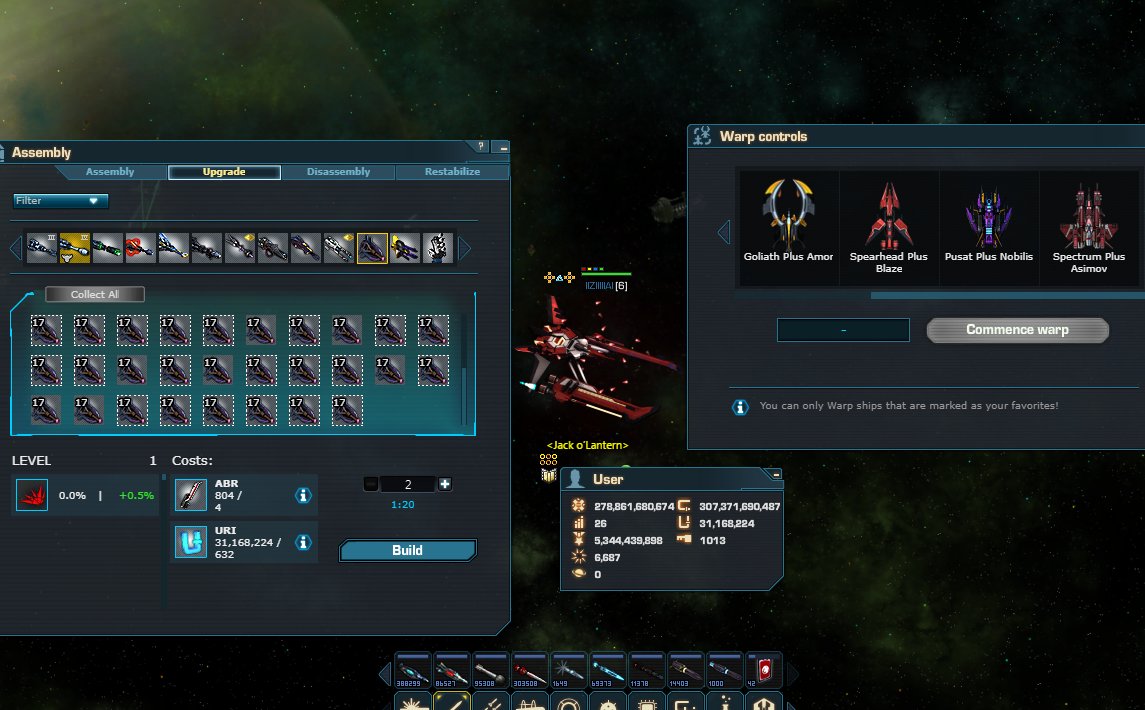The height and width of the screenshot is (710, 1145).
Task: Select the Goliath Plus Amor ship
Action: (788, 225)
